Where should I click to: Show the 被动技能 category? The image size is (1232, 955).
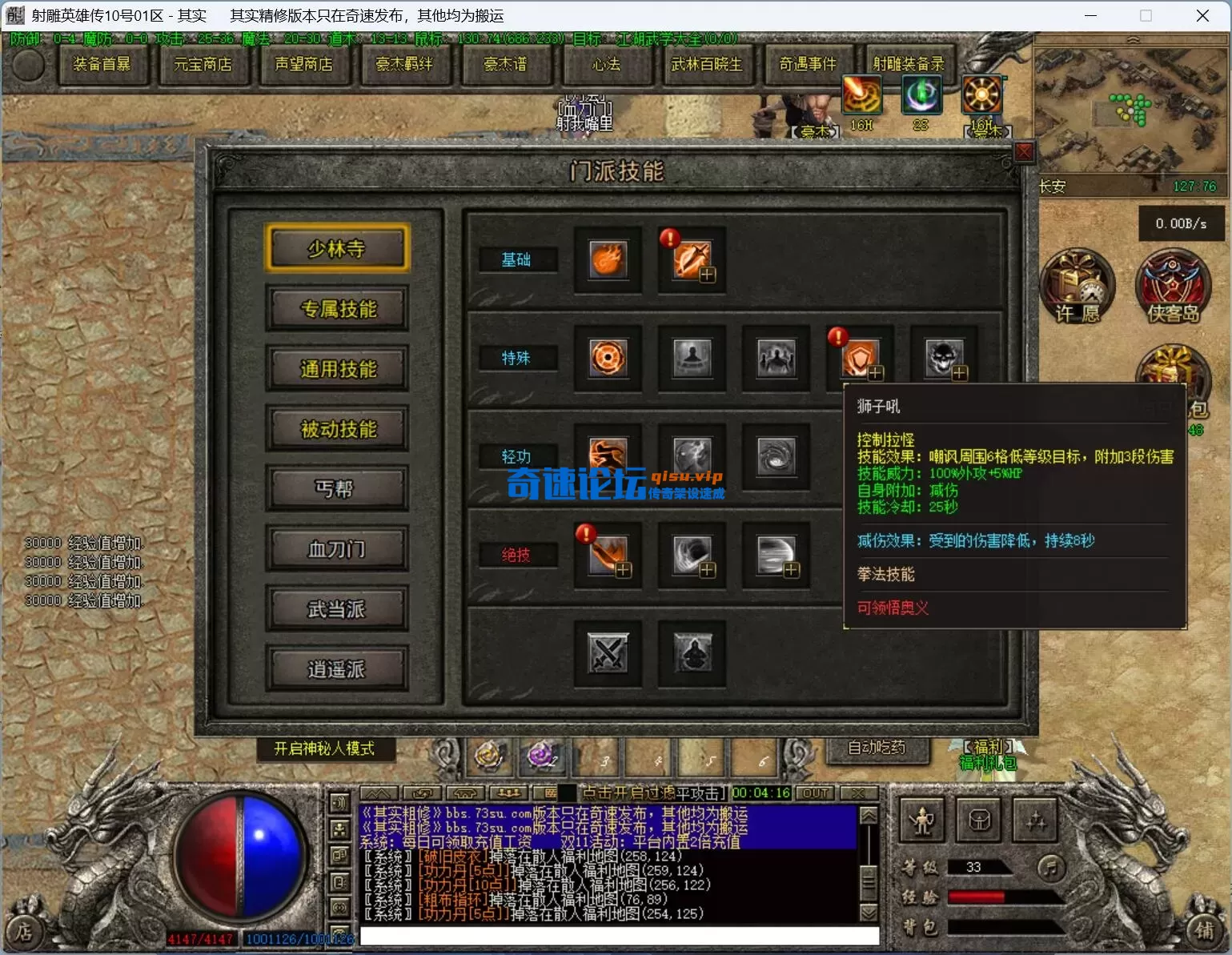(337, 429)
